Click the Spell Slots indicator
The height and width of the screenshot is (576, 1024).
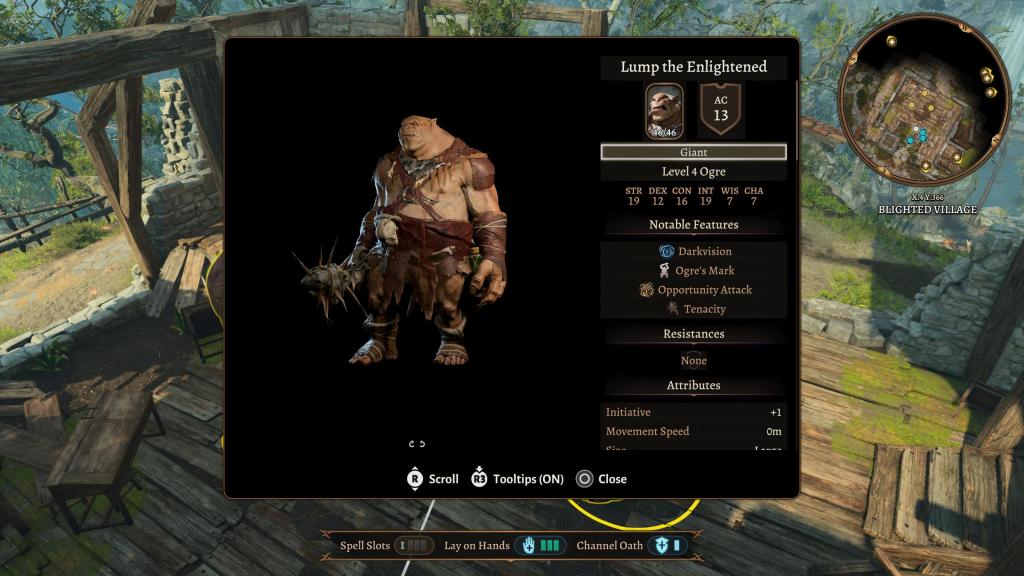[x=414, y=546]
